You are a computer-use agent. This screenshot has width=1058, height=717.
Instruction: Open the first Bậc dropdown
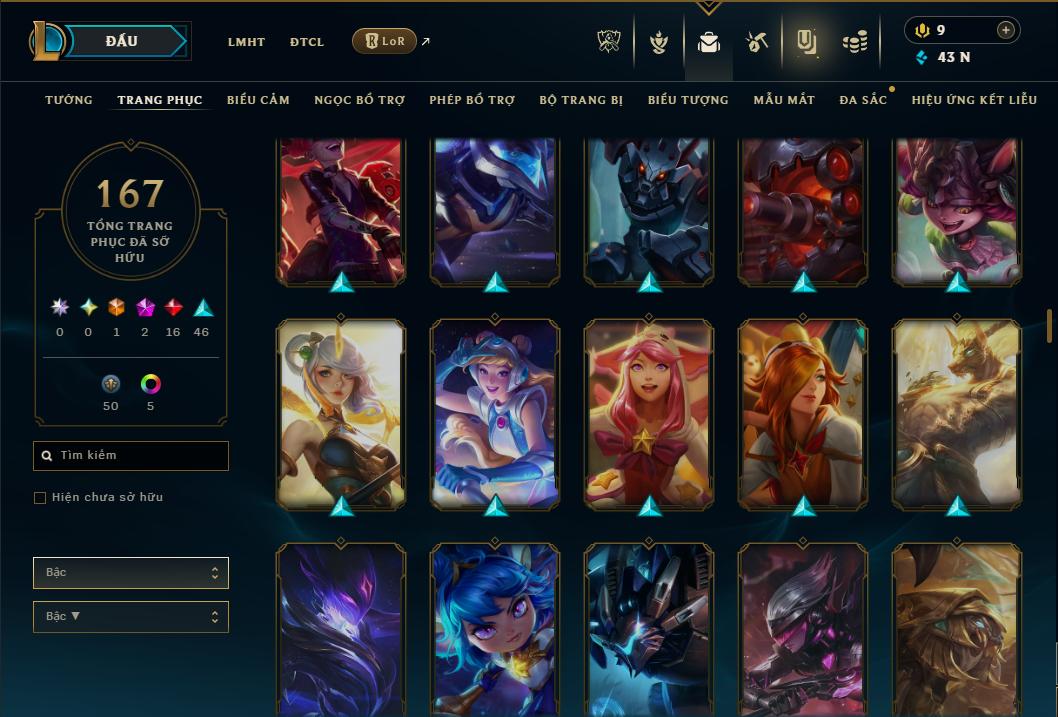131,573
